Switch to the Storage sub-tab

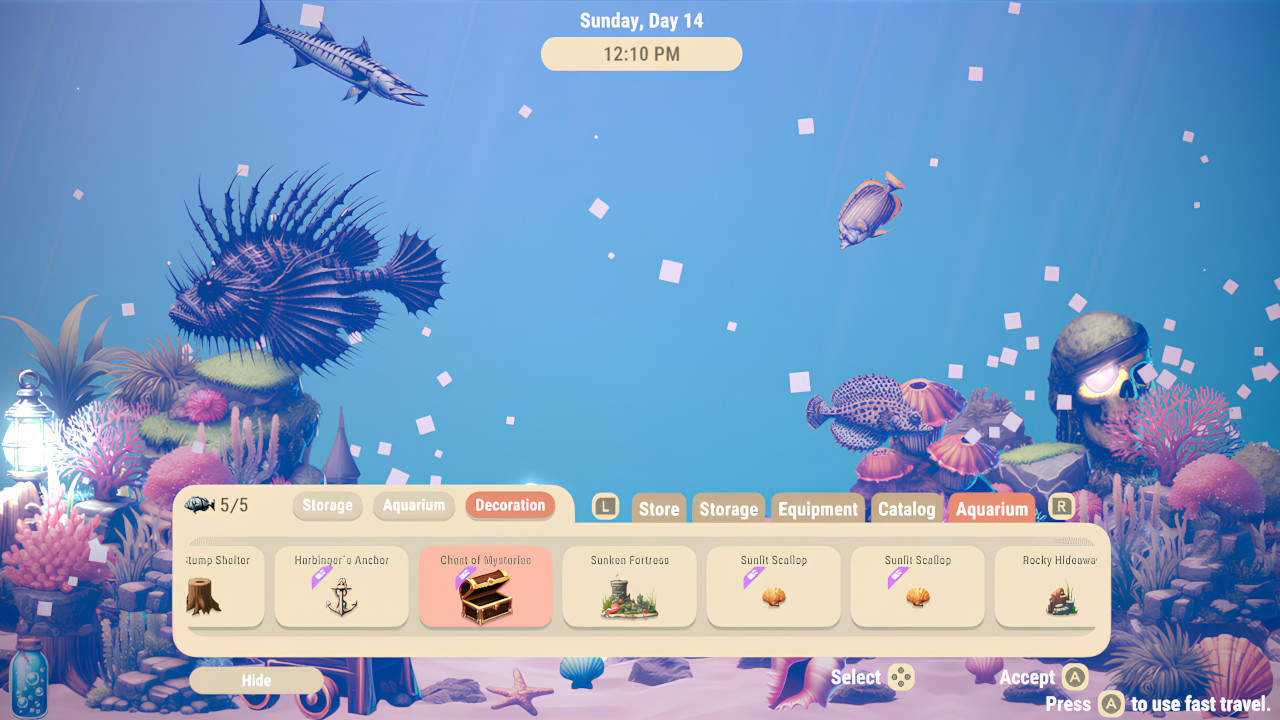pos(327,506)
